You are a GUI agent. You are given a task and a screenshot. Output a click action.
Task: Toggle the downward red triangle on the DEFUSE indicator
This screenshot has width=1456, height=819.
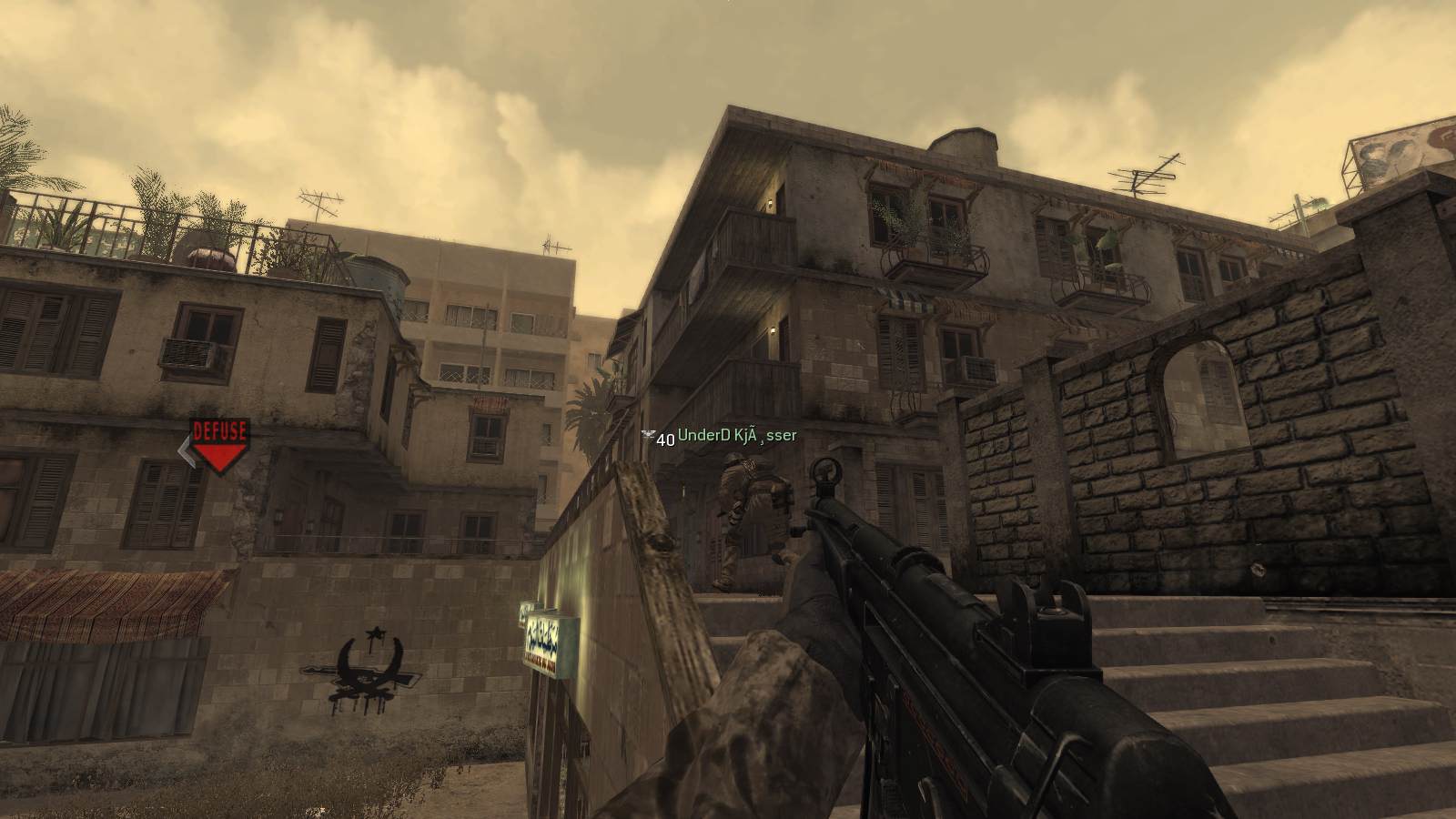[x=218, y=450]
